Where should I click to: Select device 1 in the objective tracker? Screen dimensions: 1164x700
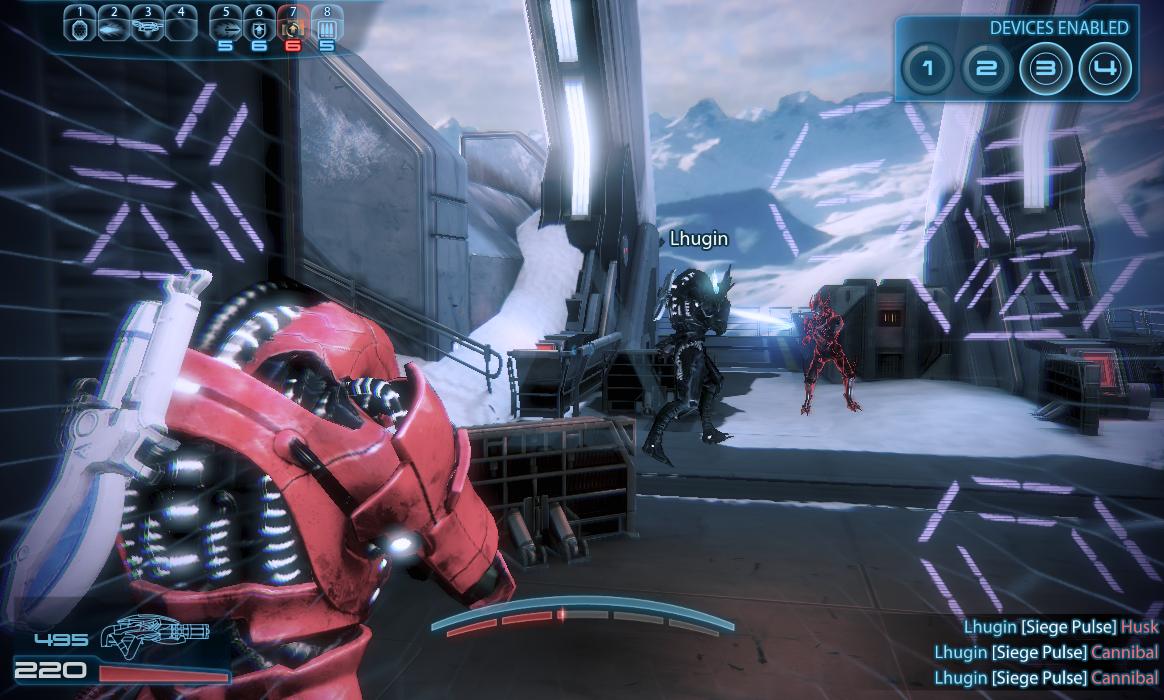[x=927, y=69]
